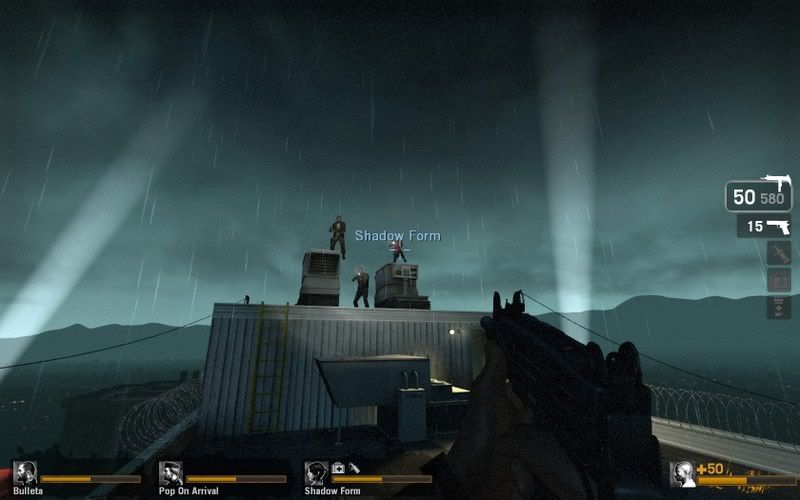Click teammate Bulleta's portrait
800x500 pixels.
point(25,473)
